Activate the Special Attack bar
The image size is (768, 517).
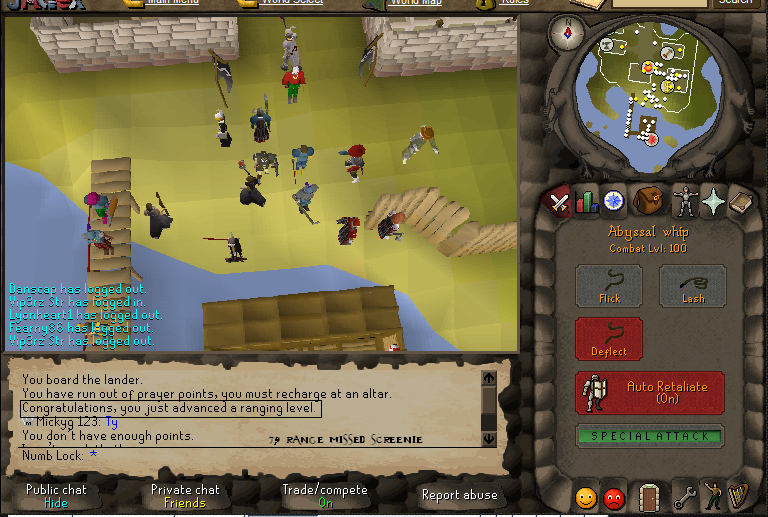tap(650, 436)
